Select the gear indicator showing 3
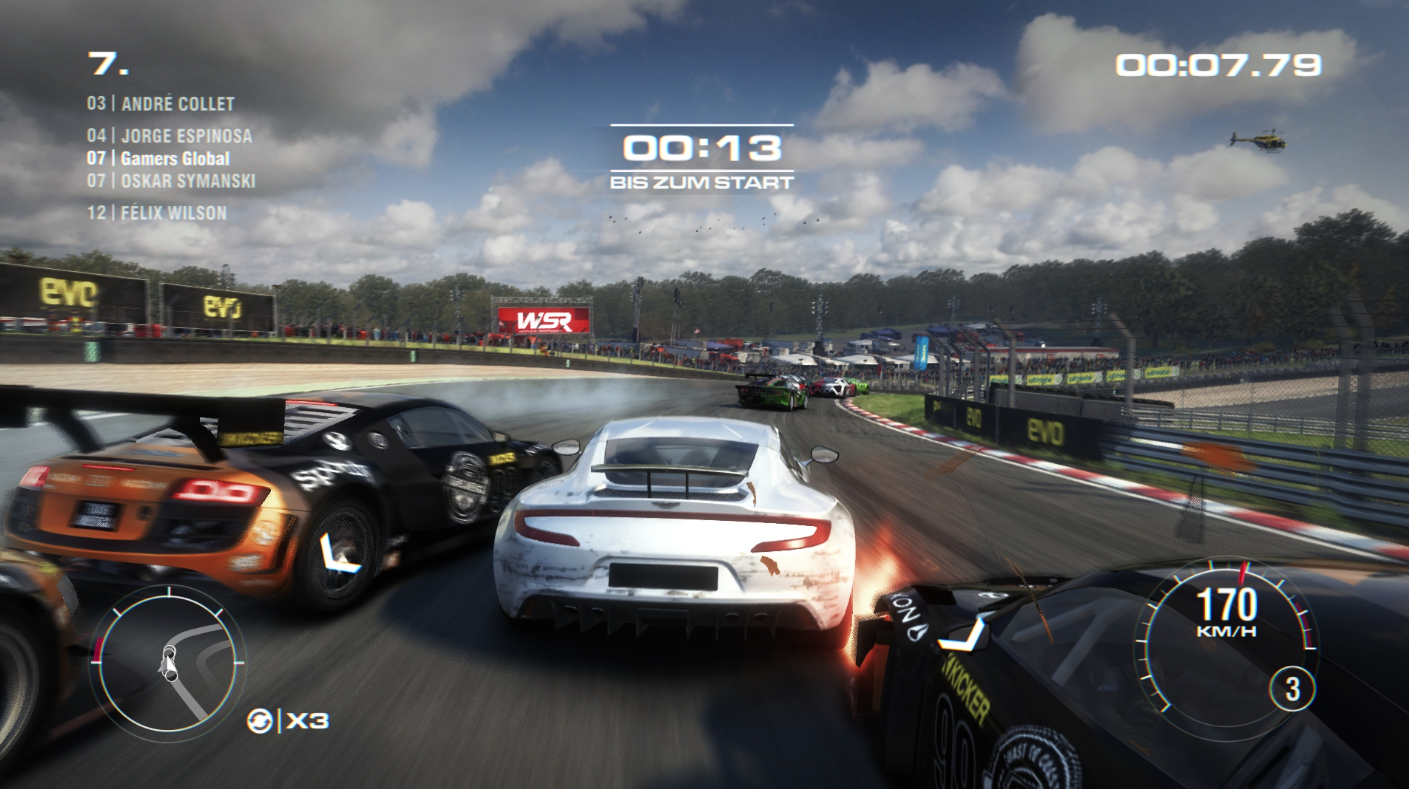Screen dimensions: 1409x789 coord(1291,689)
